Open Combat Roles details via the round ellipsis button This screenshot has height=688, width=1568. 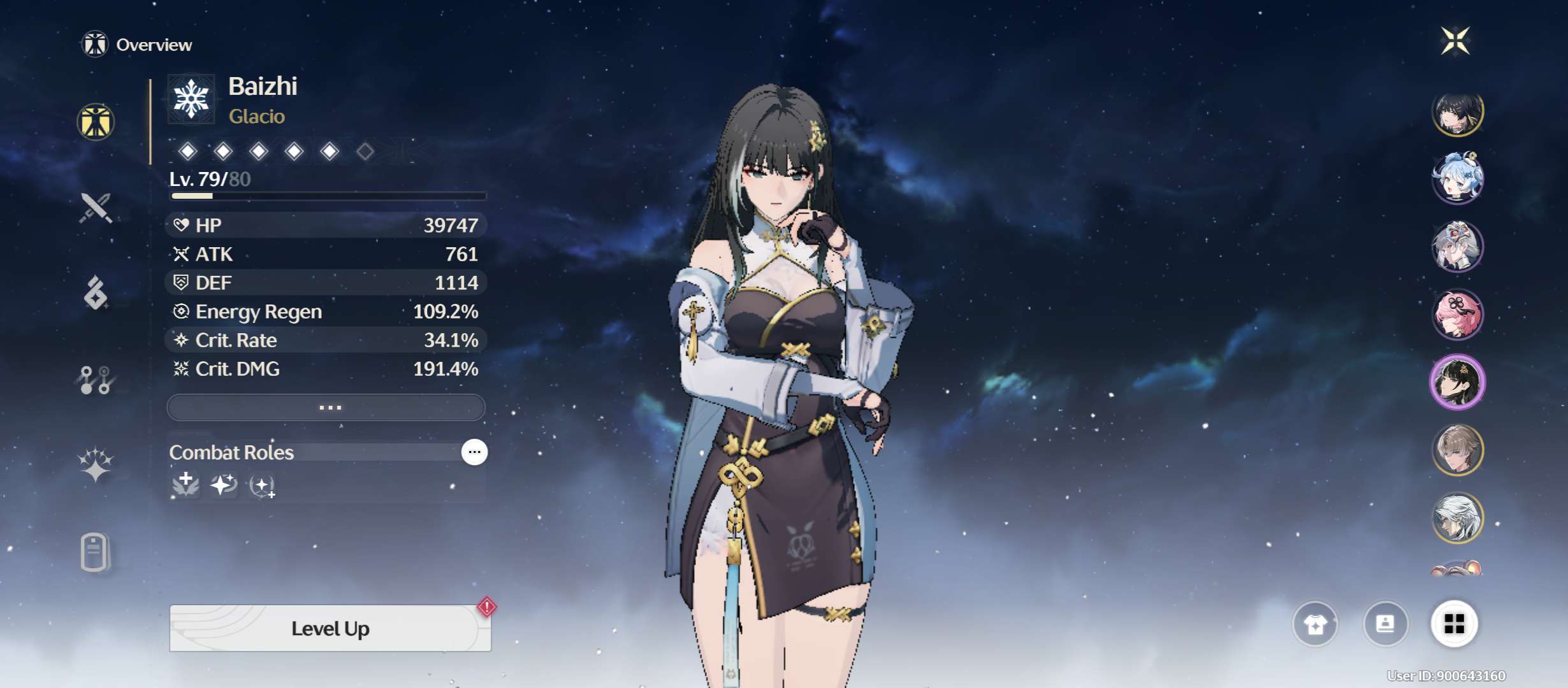point(474,452)
